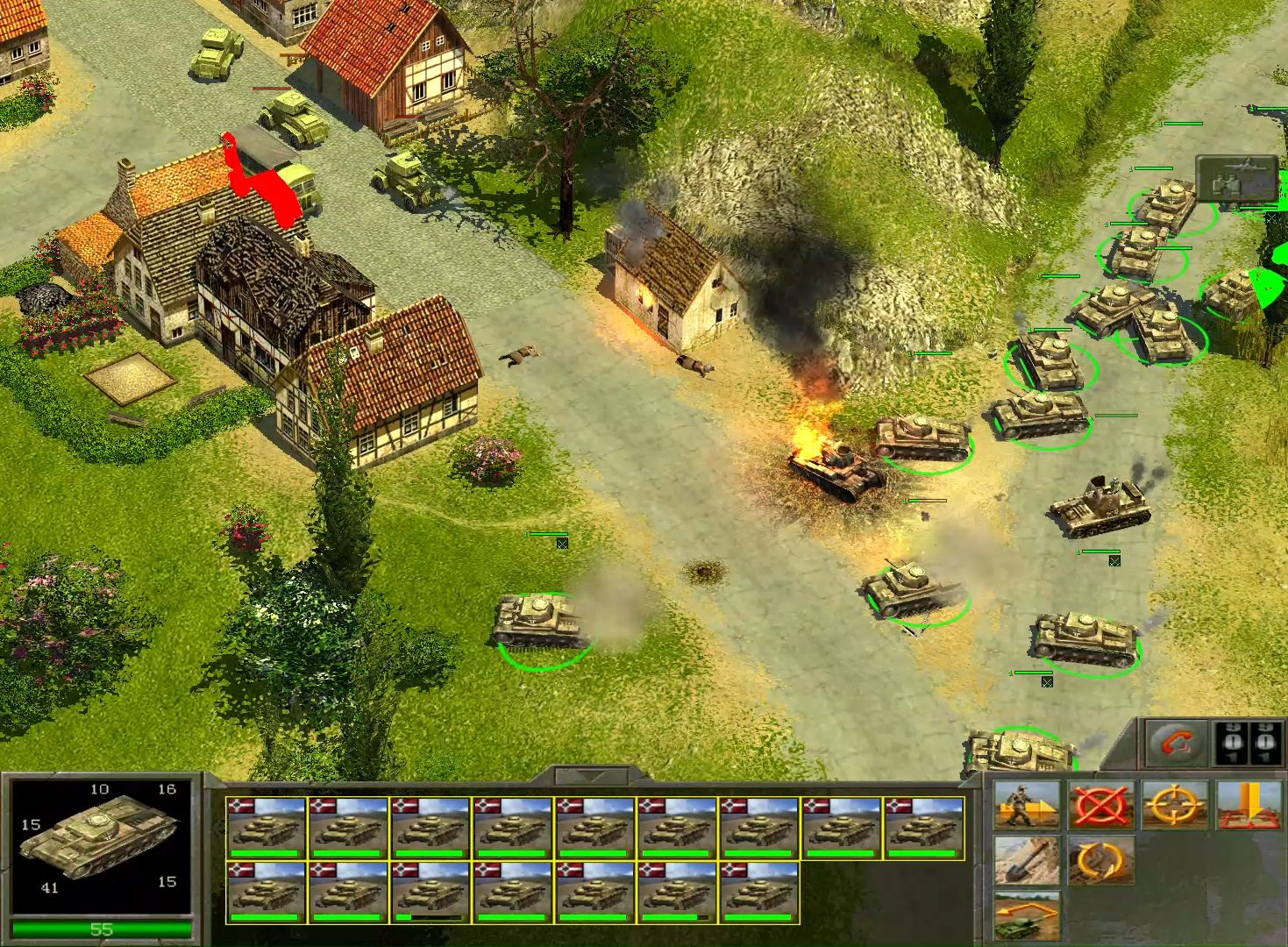Viewport: 1288px width, 947px height.
Task: Open the binoculars soldier icon panel
Action: [1236, 179]
